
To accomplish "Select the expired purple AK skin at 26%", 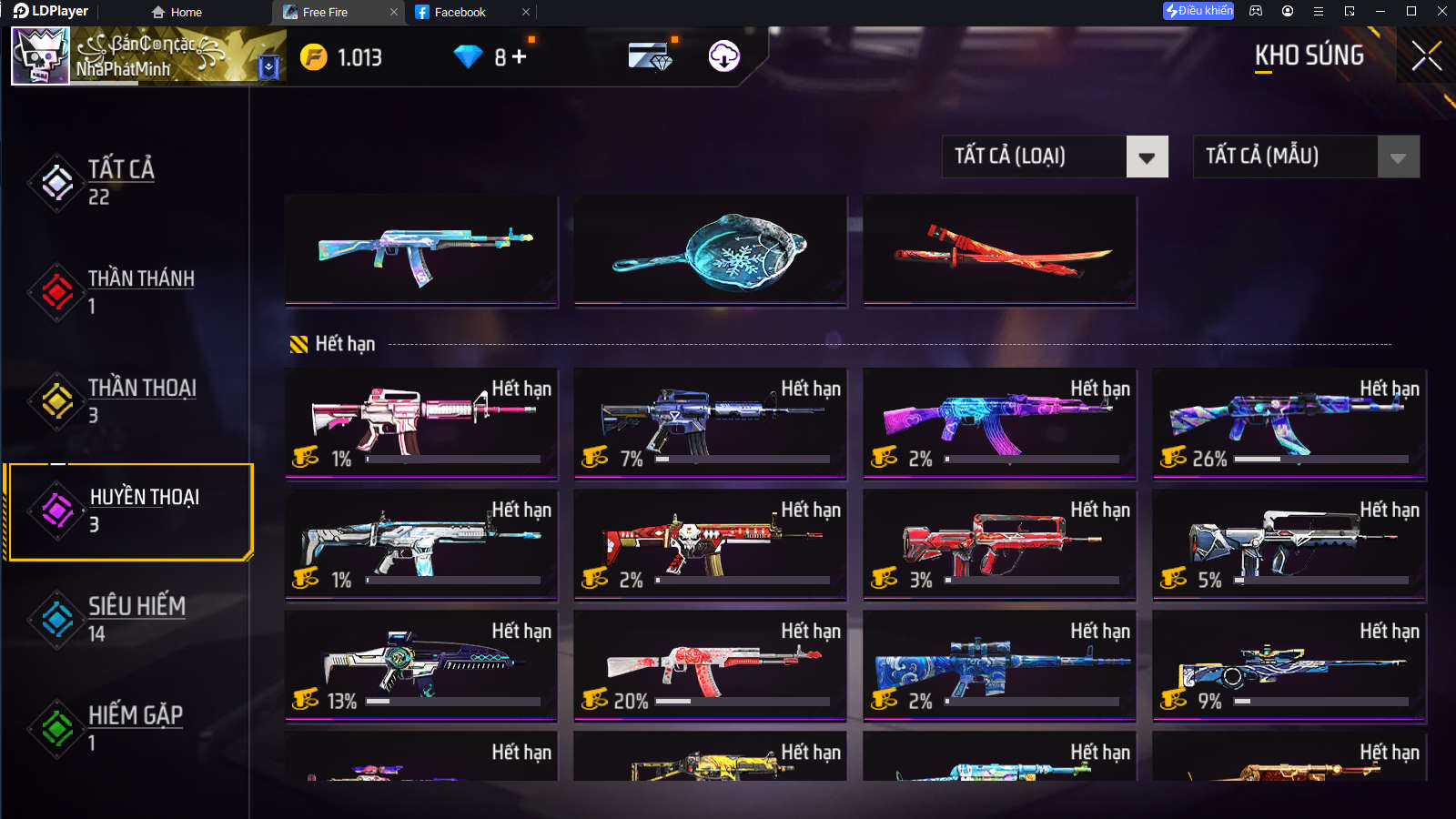I will coord(1289,423).
